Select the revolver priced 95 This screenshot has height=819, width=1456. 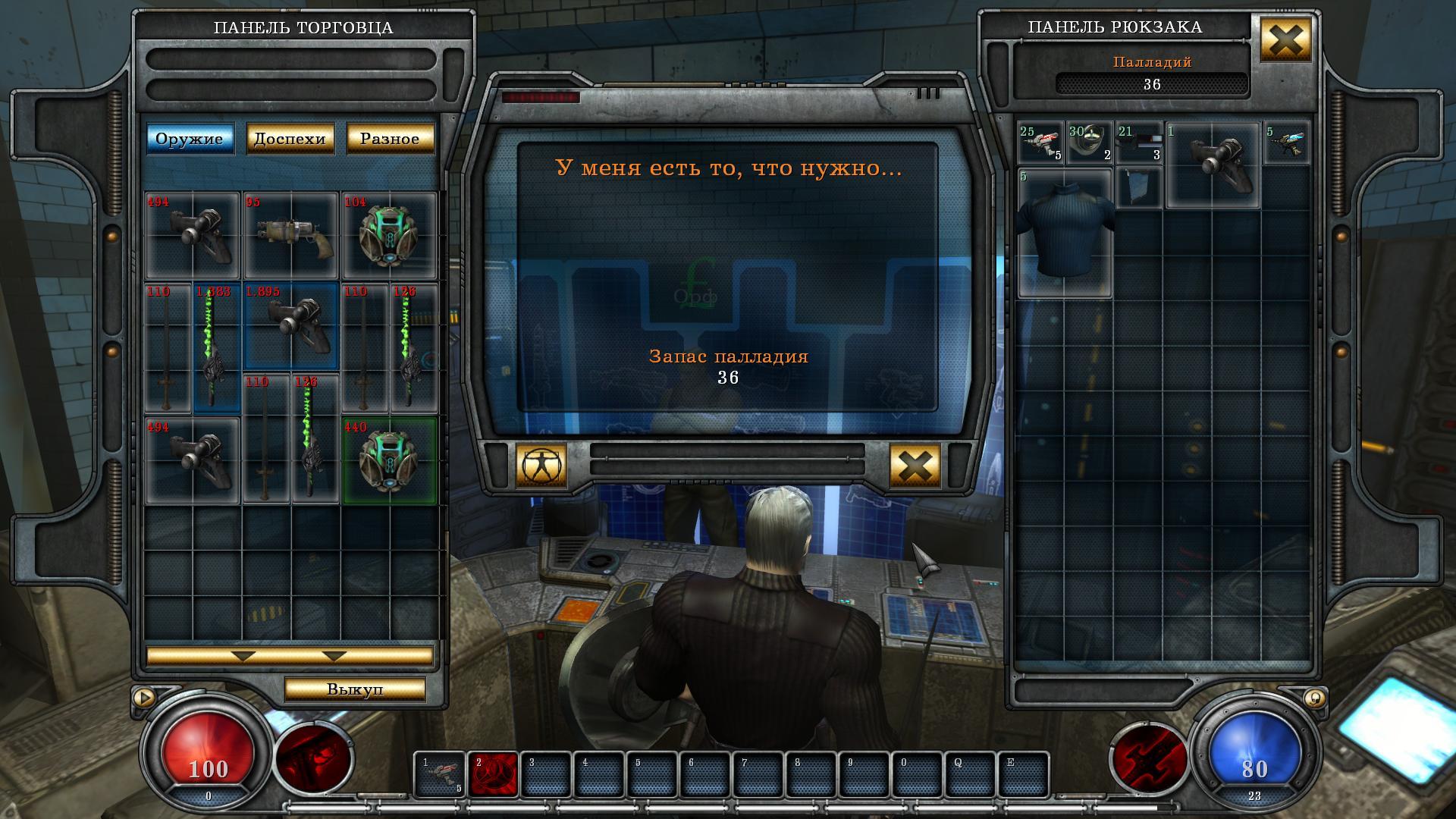(x=291, y=235)
